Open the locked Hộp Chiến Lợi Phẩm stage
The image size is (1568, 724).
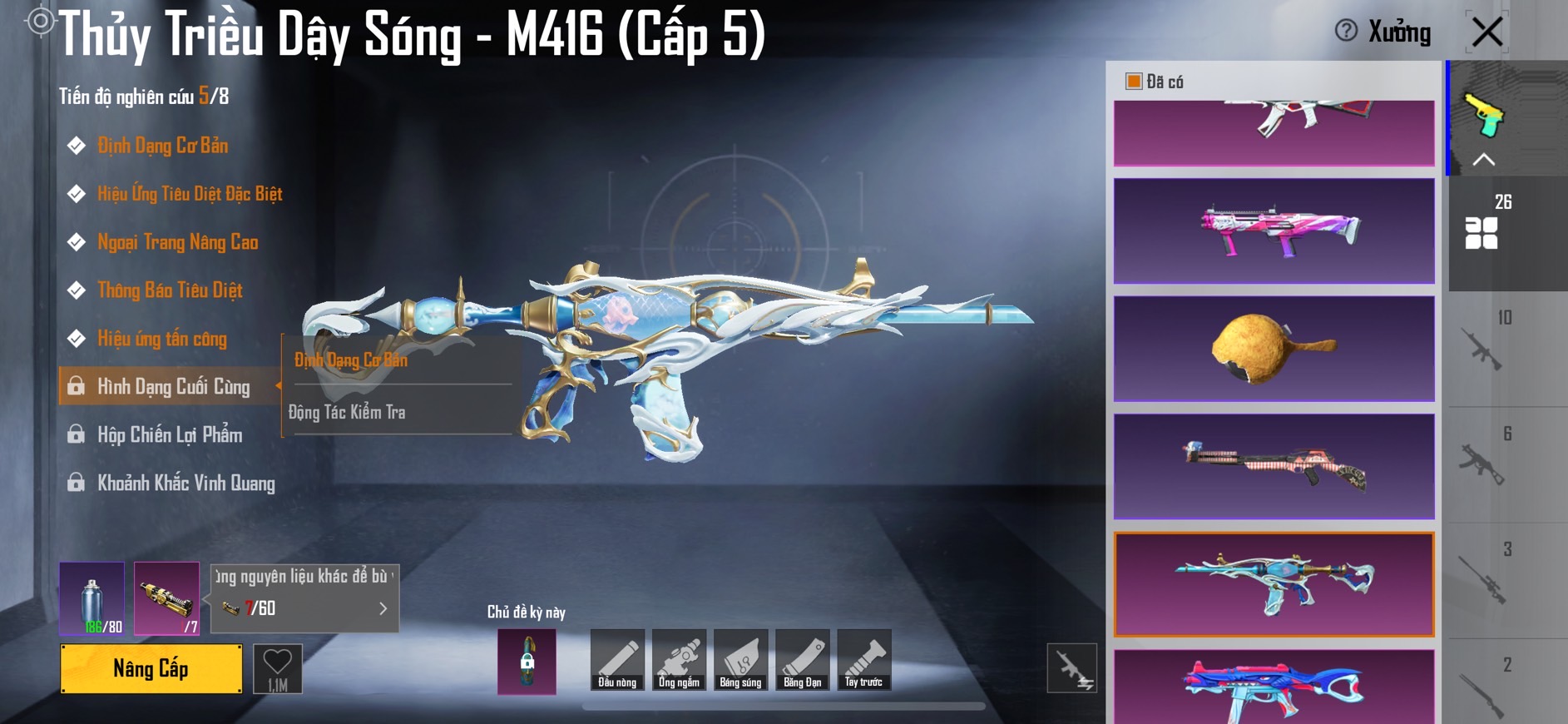tap(170, 435)
